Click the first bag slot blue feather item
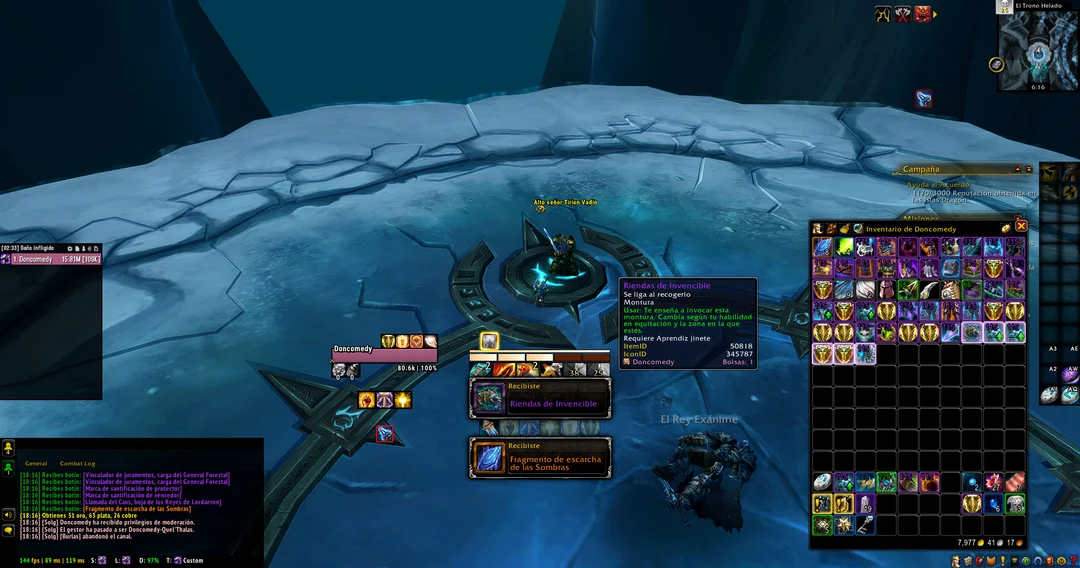 coord(823,247)
